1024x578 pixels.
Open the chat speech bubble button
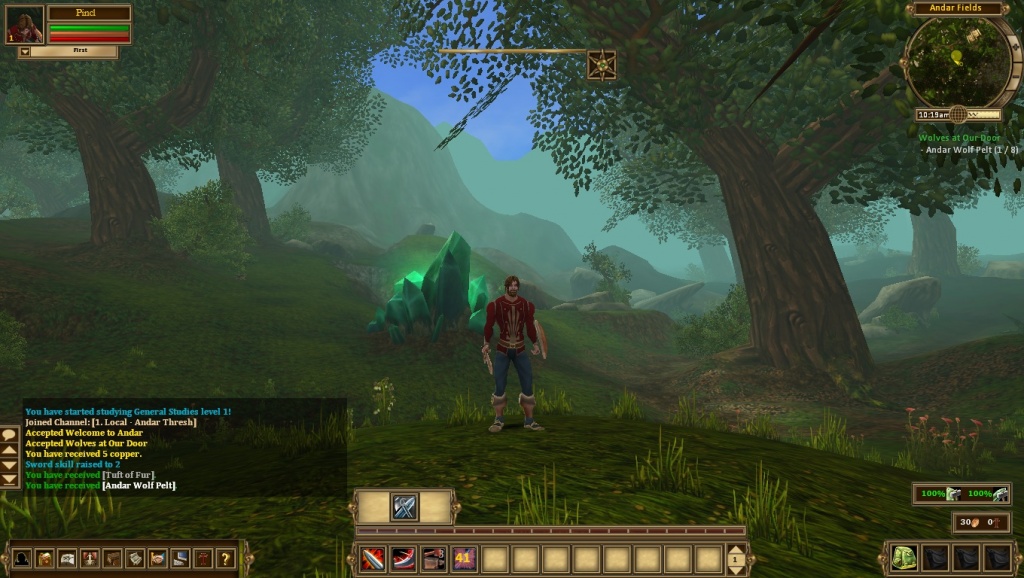(x=10, y=436)
